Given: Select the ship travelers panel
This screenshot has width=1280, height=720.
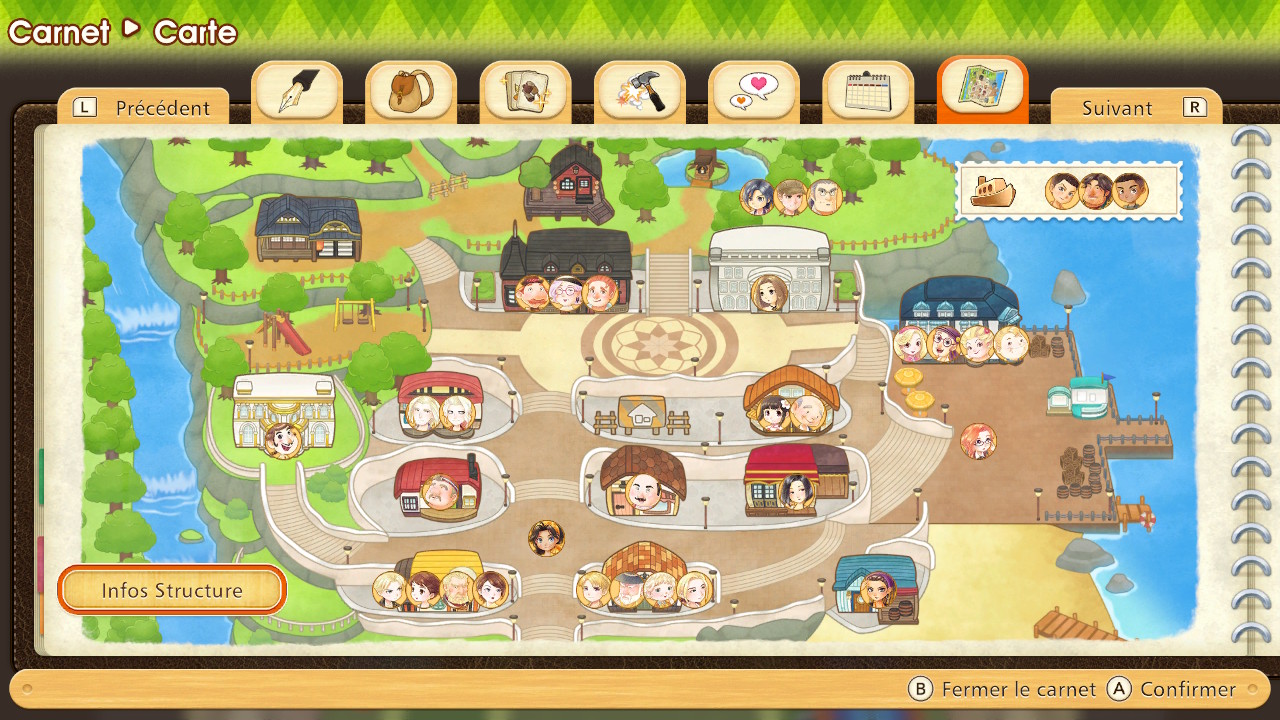Looking at the screenshot, I should click(x=1069, y=190).
